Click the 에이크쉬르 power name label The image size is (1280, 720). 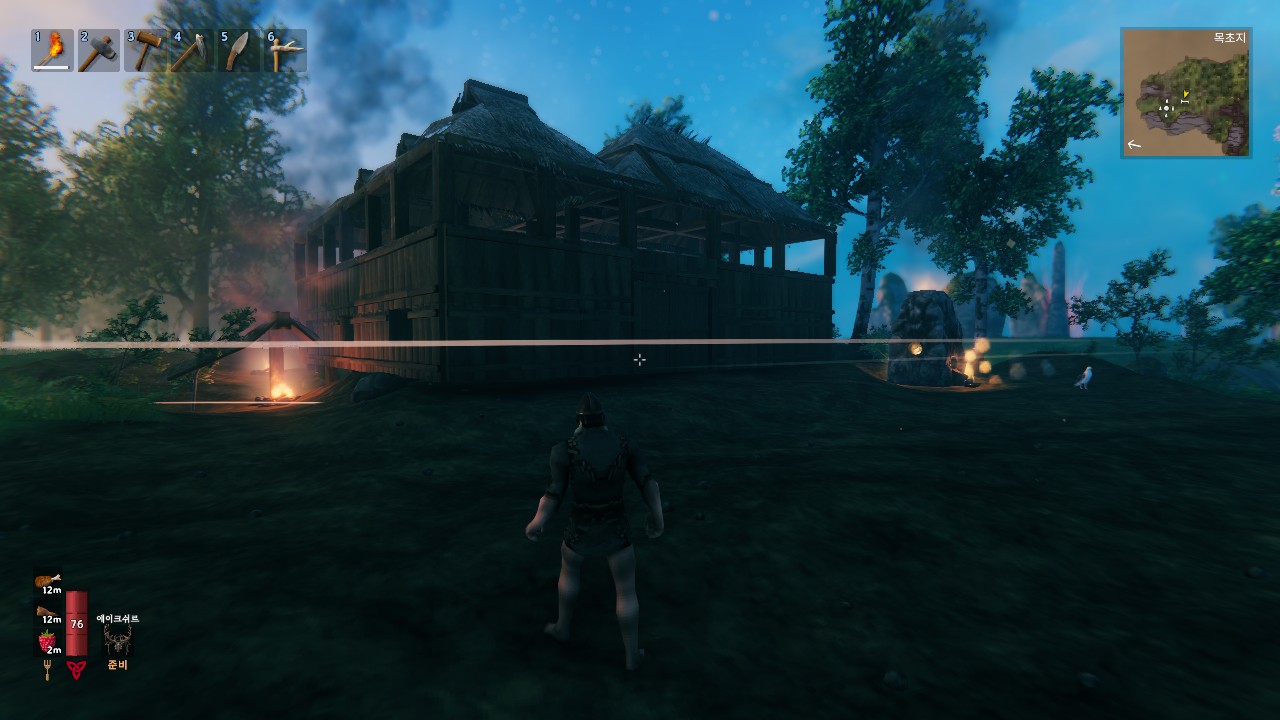tap(118, 618)
